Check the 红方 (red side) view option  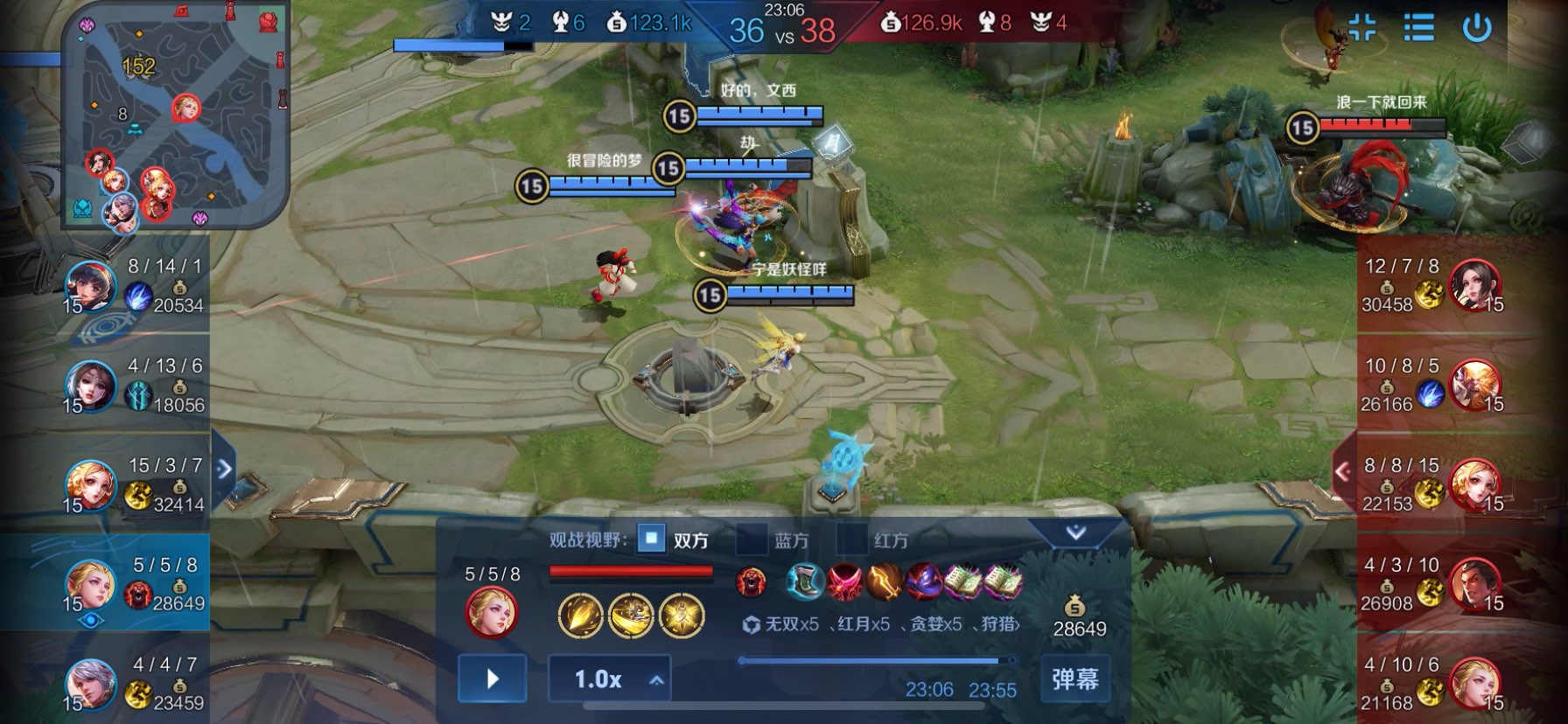(851, 540)
